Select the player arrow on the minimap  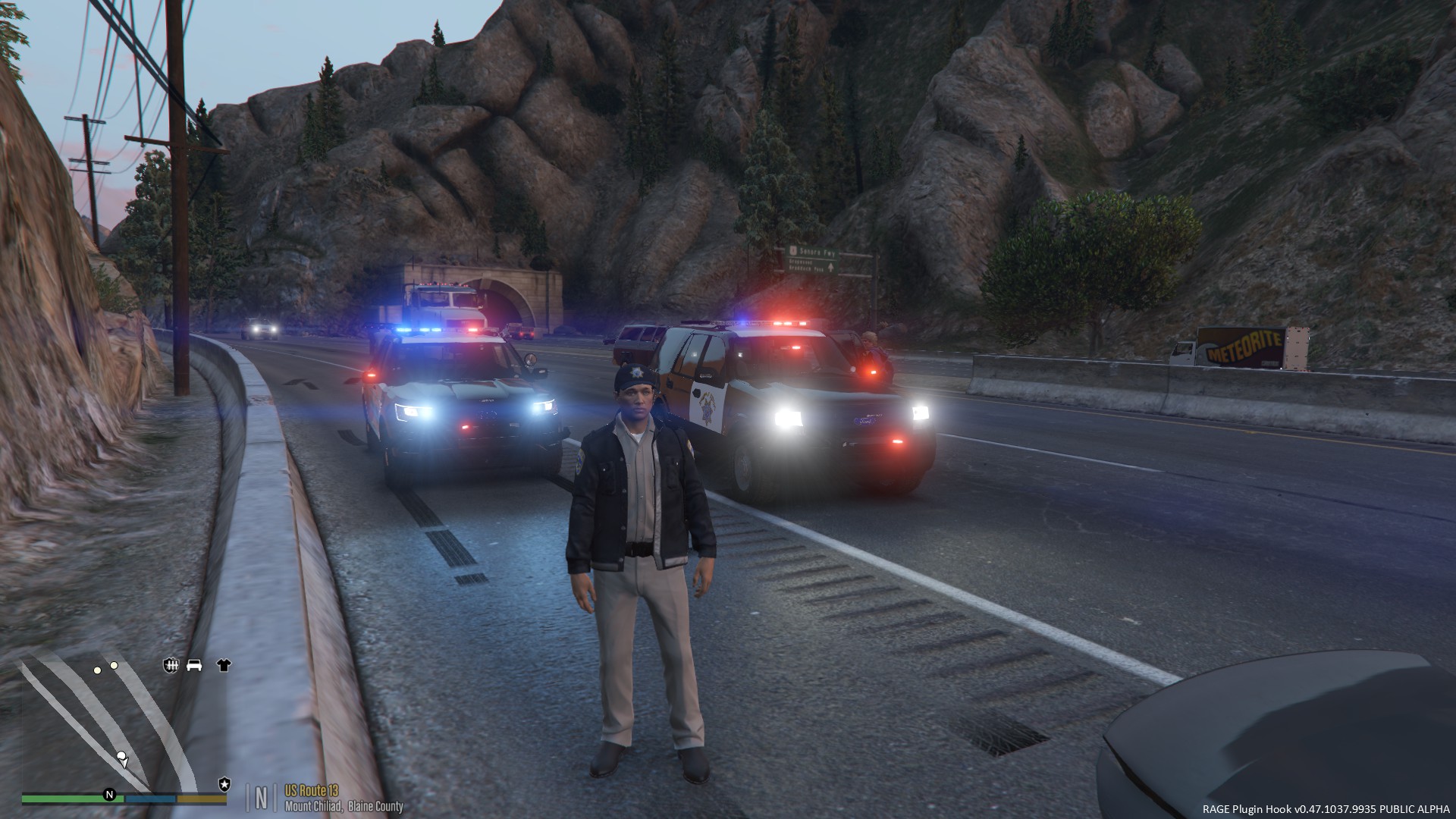point(121,757)
